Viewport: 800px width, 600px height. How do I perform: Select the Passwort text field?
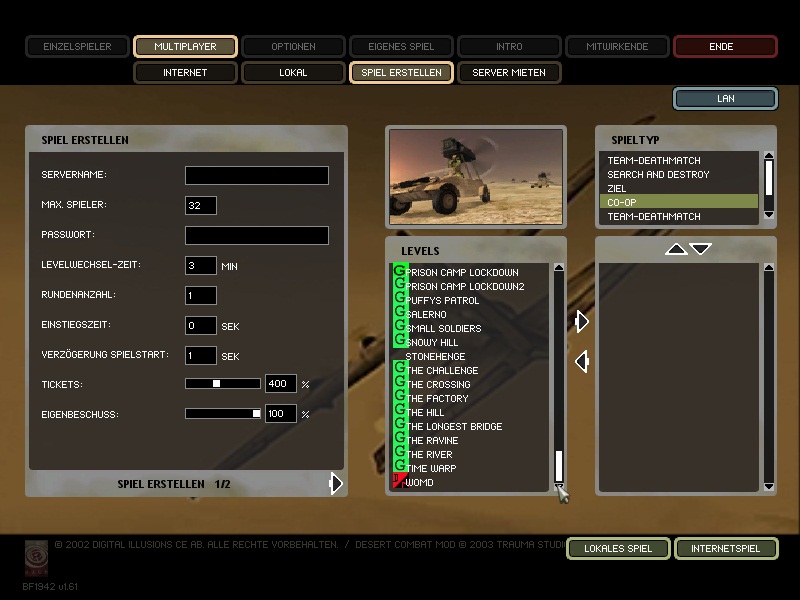tap(257, 236)
